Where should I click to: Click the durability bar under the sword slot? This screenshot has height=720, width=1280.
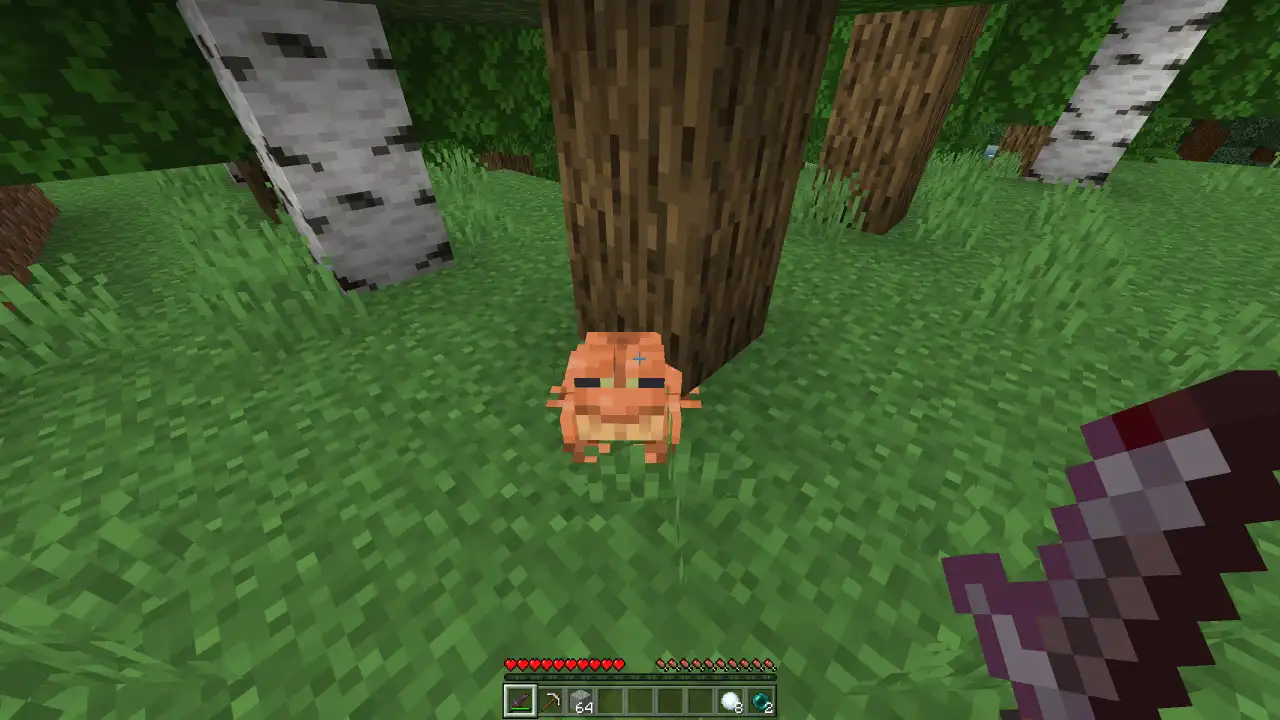tap(520, 711)
